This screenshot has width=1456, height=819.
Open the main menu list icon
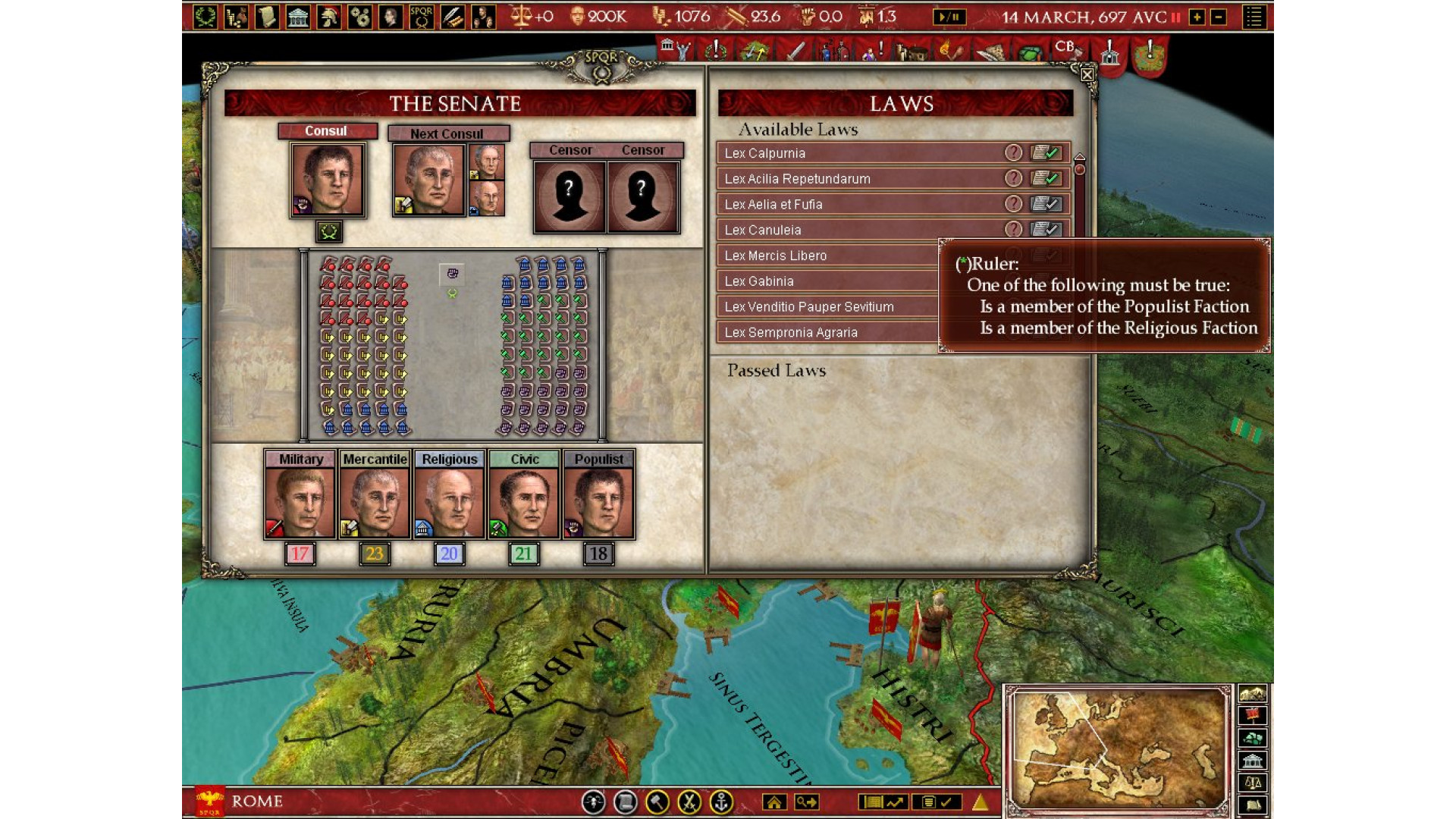point(1254,17)
